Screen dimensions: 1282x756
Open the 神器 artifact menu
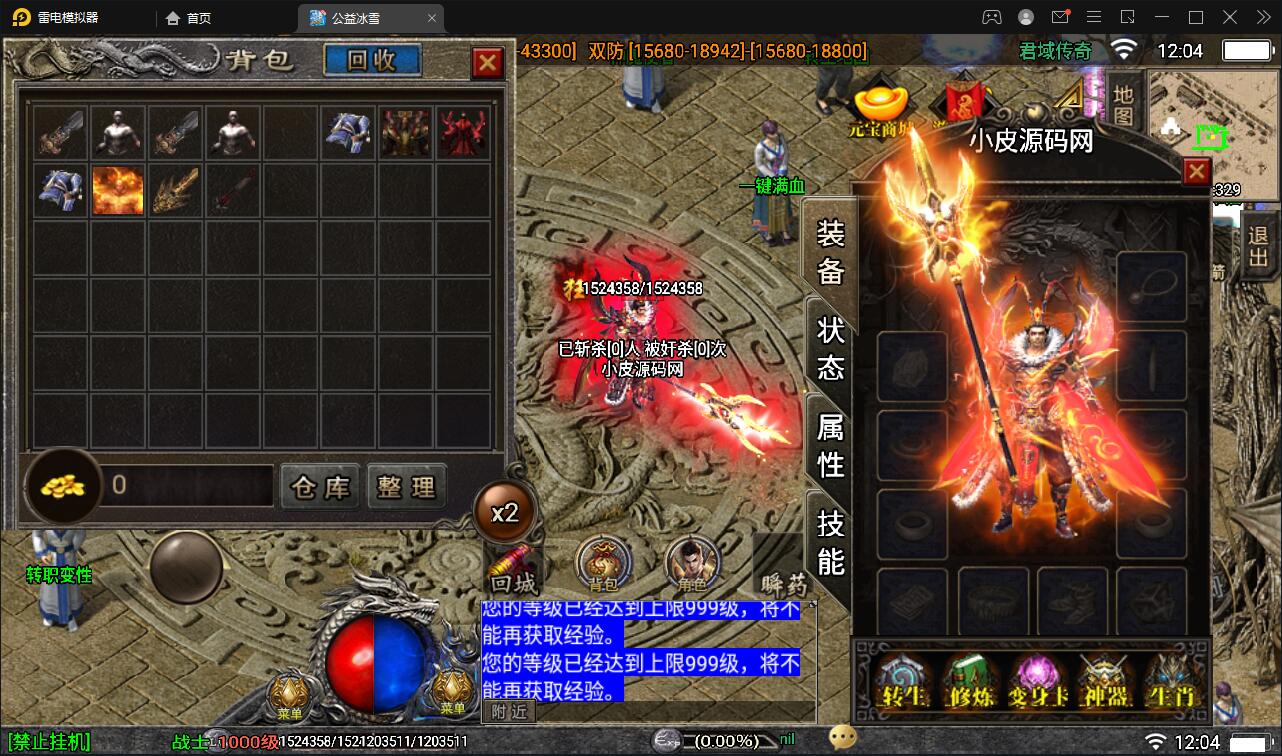pyautogui.click(x=1104, y=680)
